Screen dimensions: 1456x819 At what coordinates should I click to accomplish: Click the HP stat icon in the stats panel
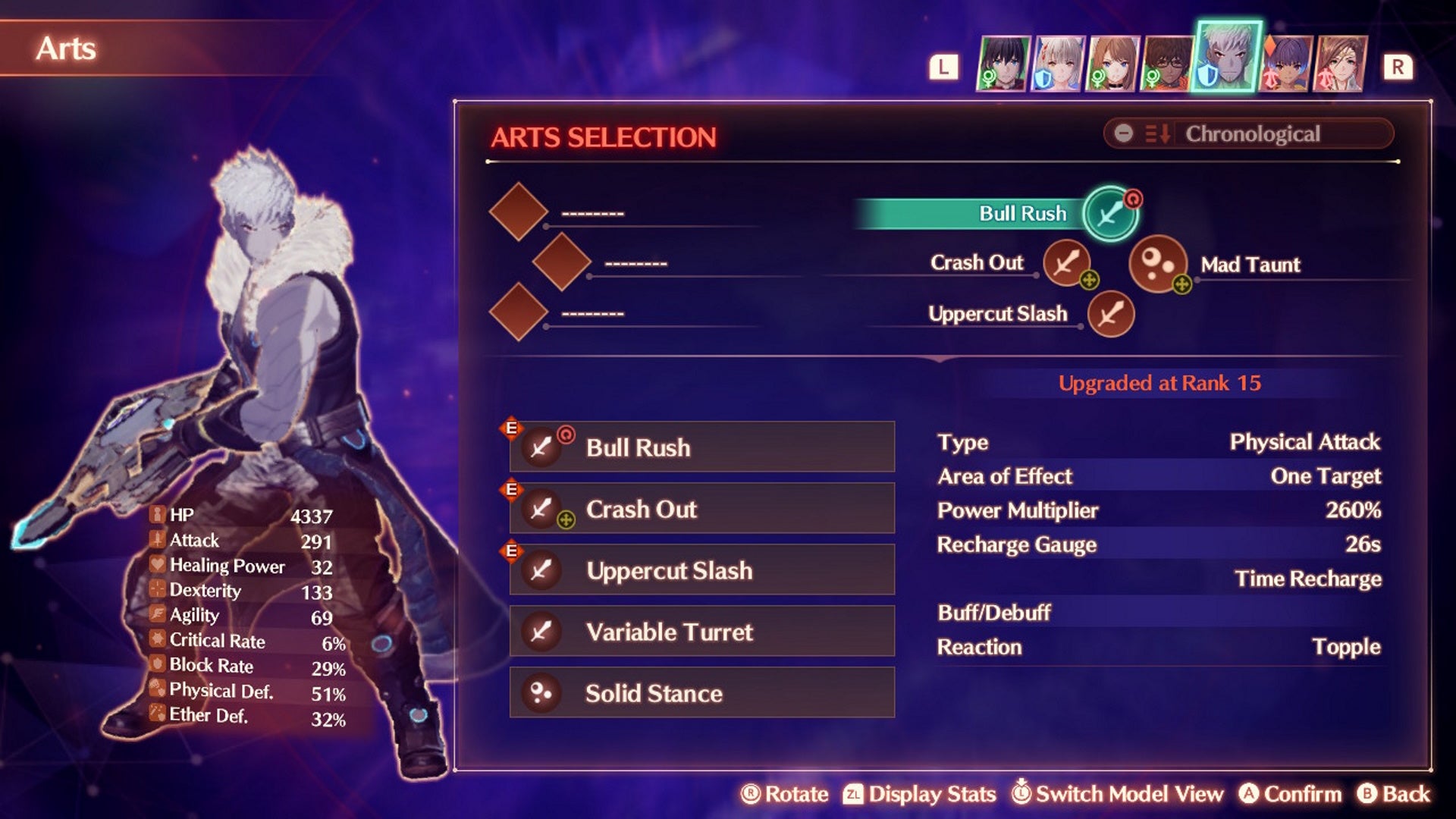tap(156, 515)
